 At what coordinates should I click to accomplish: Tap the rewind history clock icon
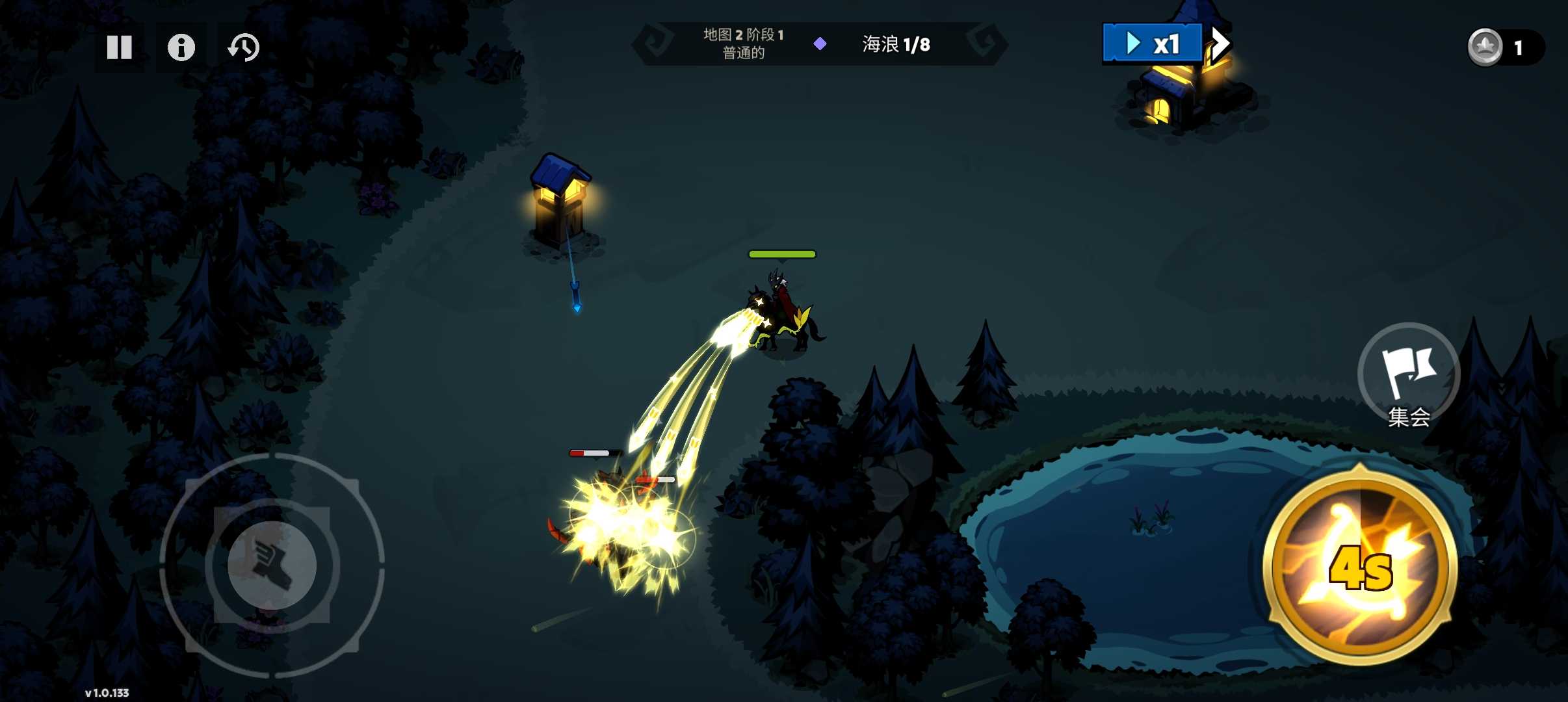click(244, 47)
